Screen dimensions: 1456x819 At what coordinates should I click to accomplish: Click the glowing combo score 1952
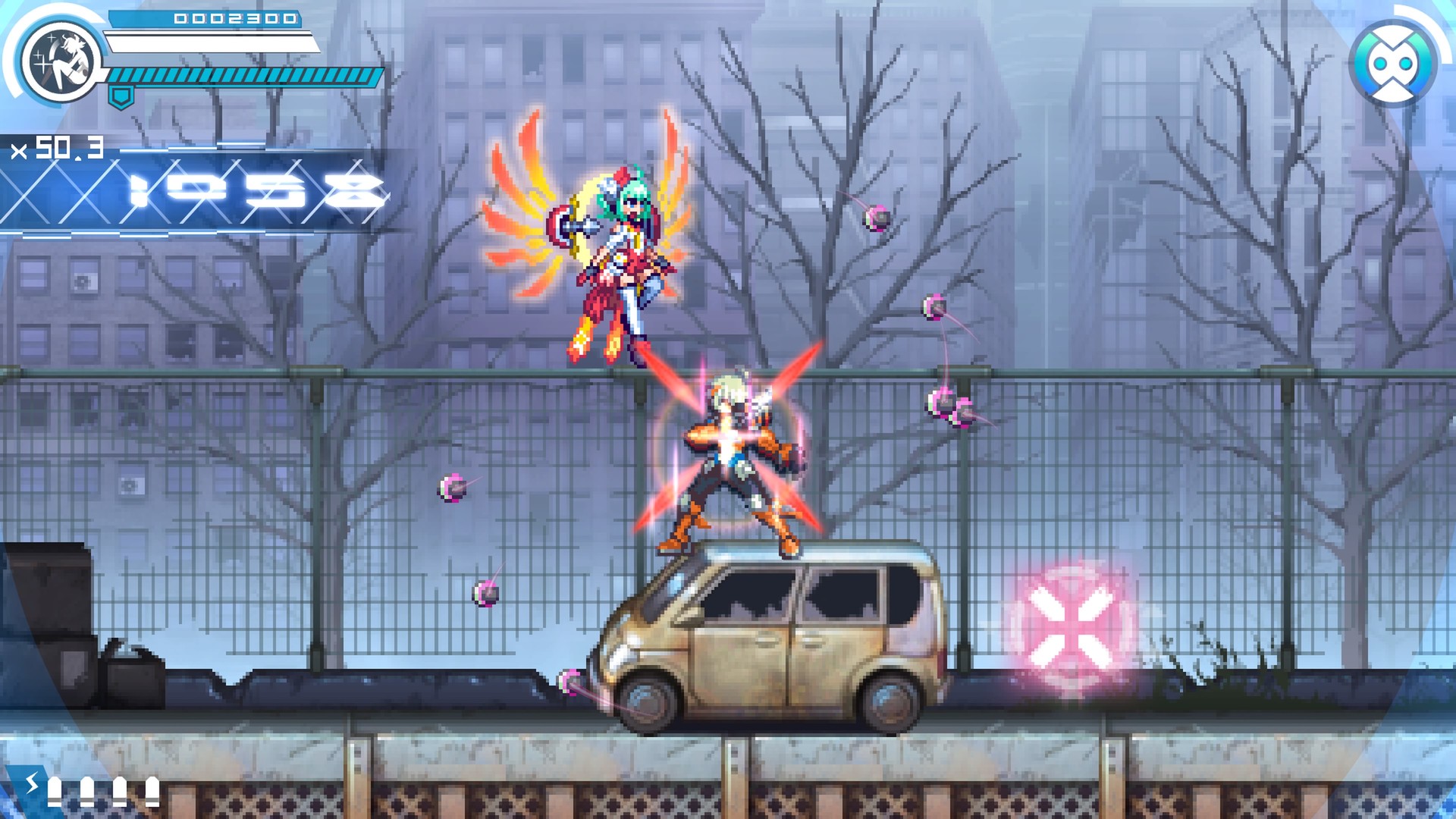point(250,190)
